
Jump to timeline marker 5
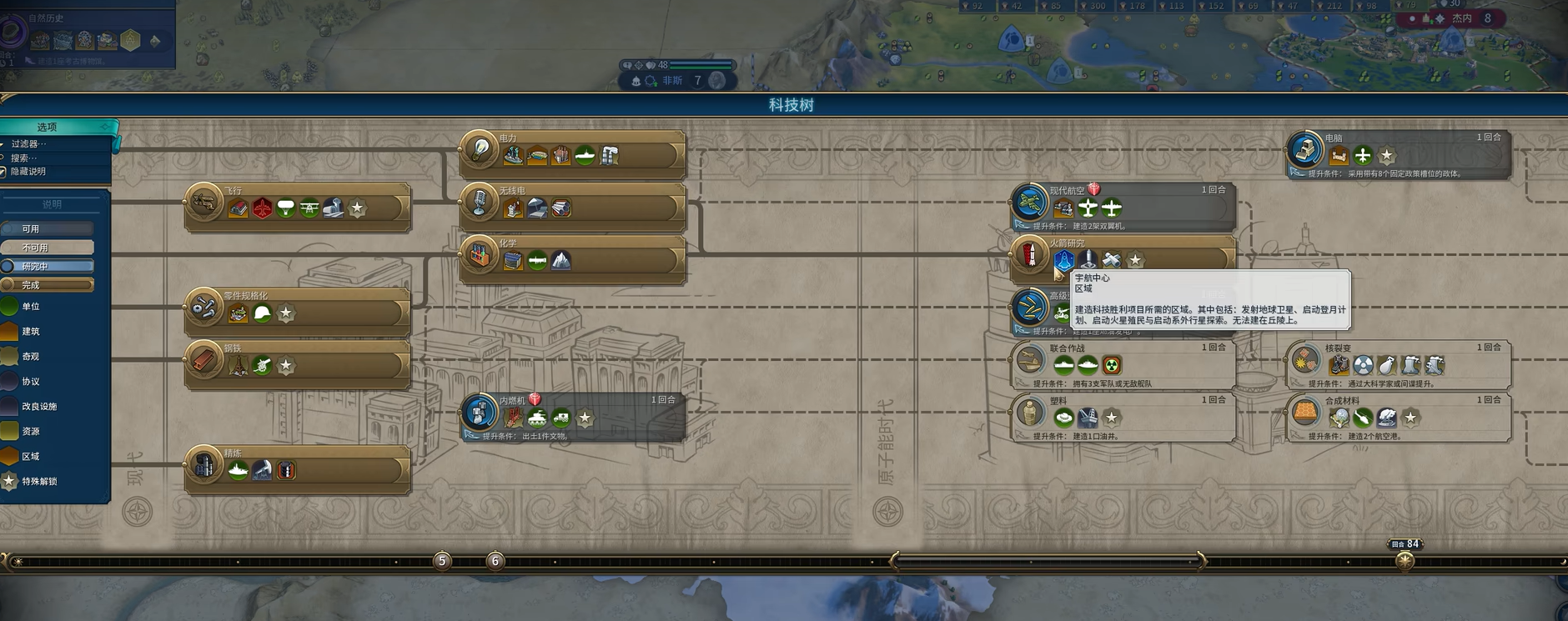pyautogui.click(x=442, y=561)
